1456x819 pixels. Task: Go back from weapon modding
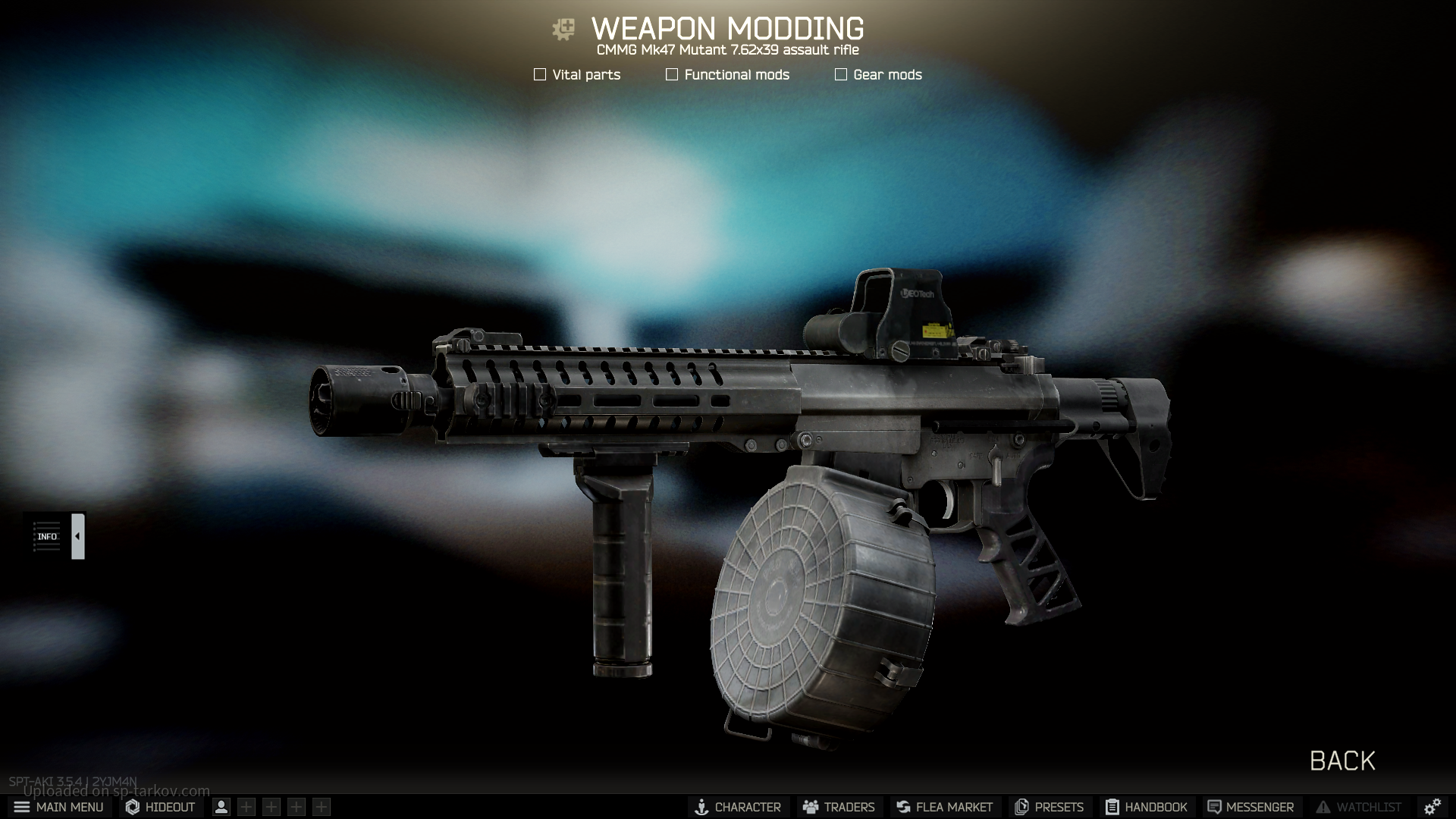click(x=1341, y=761)
